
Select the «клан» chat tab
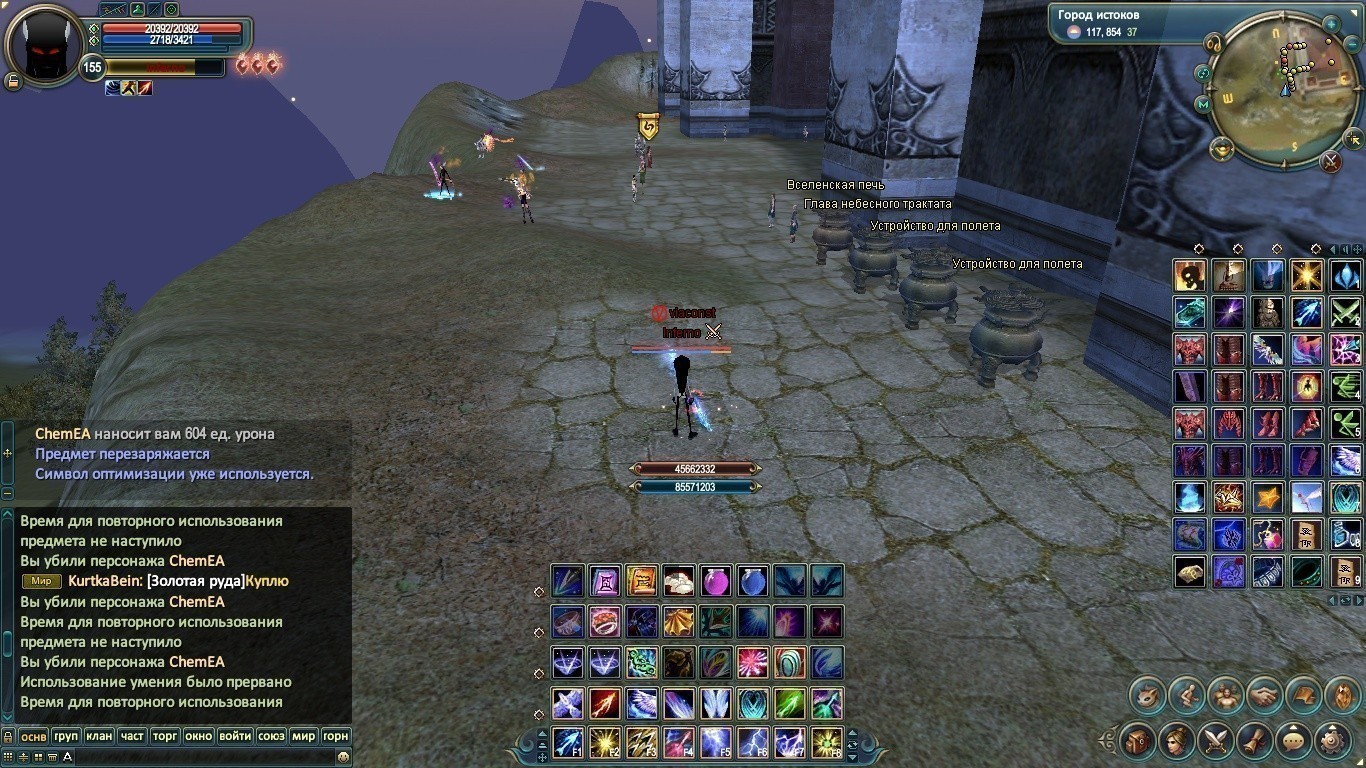click(x=99, y=736)
